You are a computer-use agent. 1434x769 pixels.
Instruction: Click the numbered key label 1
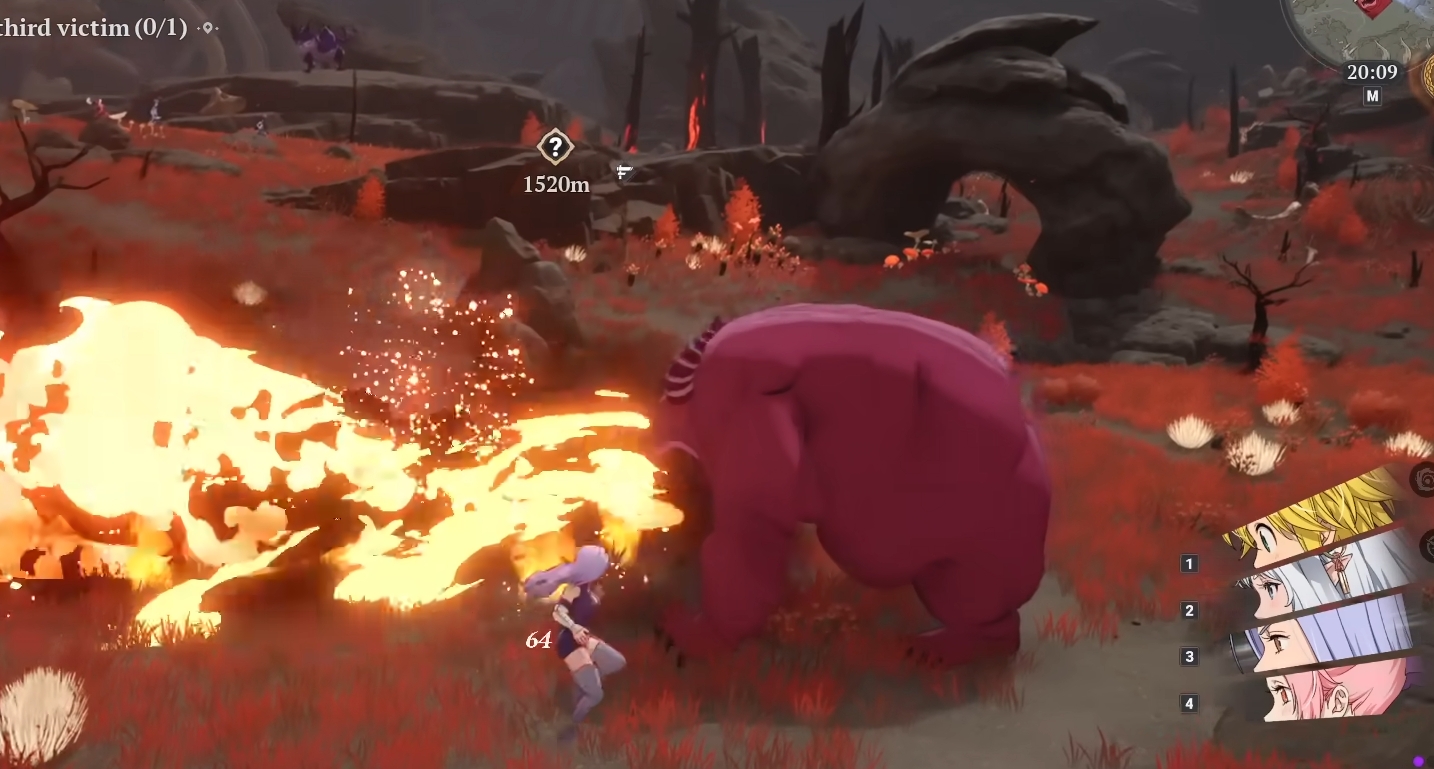click(1189, 563)
